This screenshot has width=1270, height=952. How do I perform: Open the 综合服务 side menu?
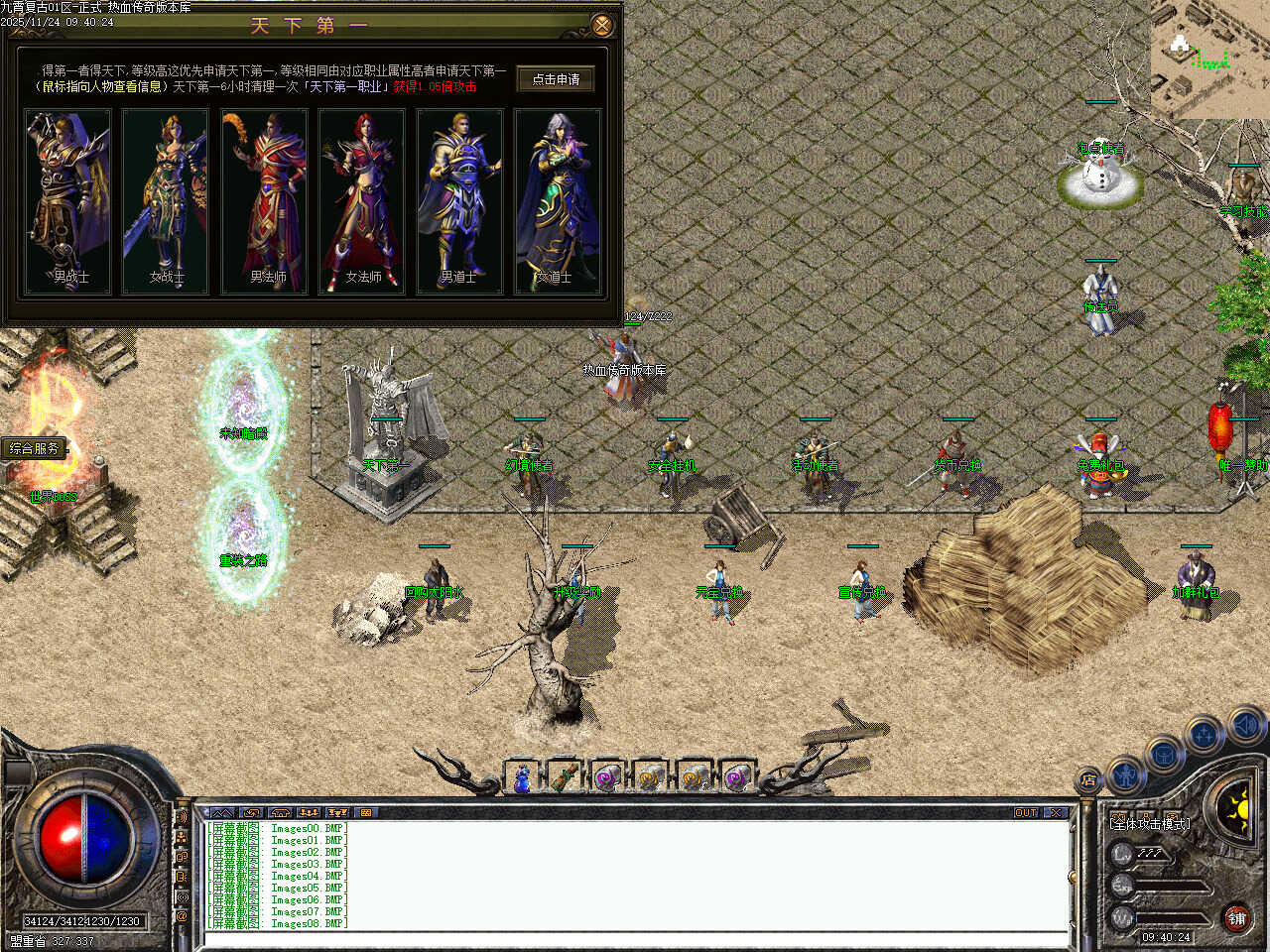(35, 448)
